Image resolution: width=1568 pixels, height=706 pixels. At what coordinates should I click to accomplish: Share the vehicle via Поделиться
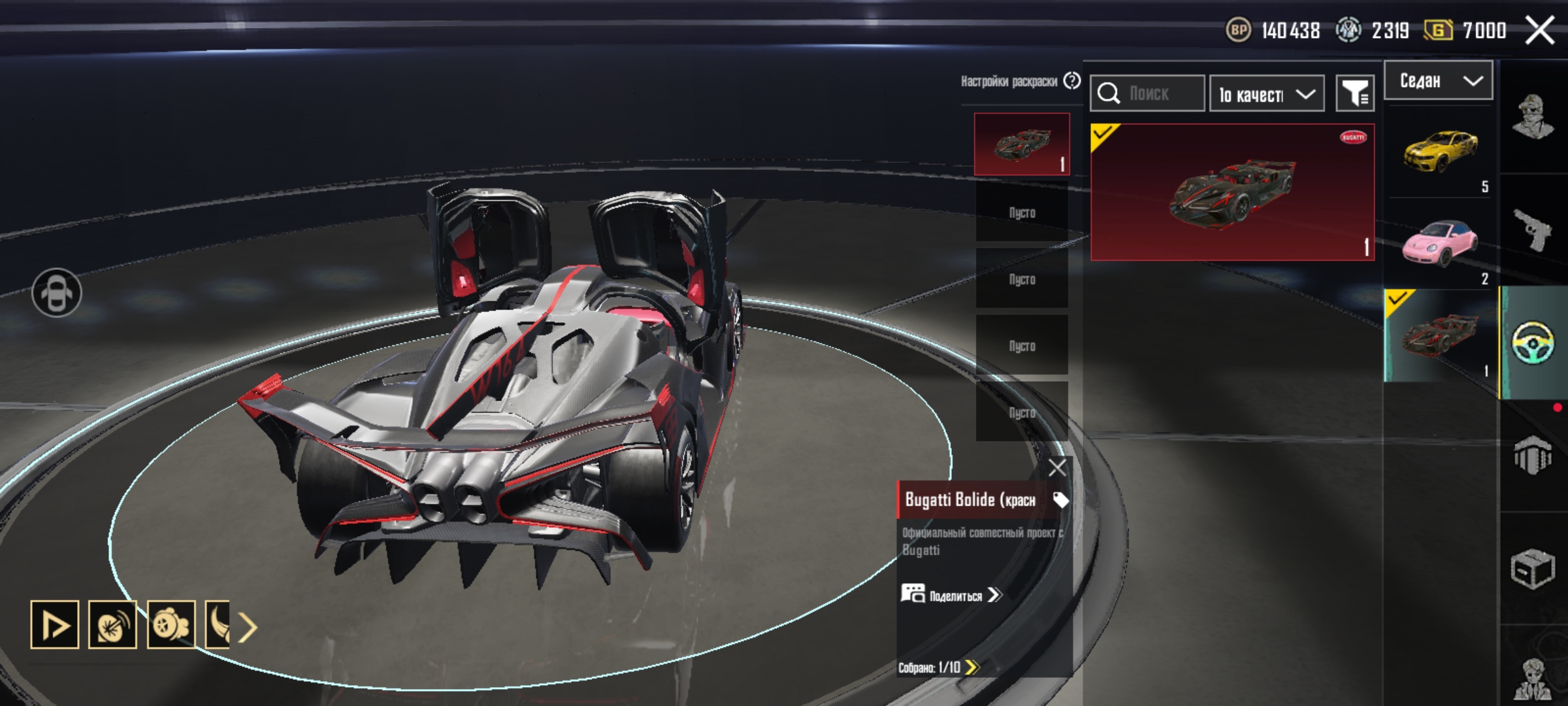click(x=951, y=595)
